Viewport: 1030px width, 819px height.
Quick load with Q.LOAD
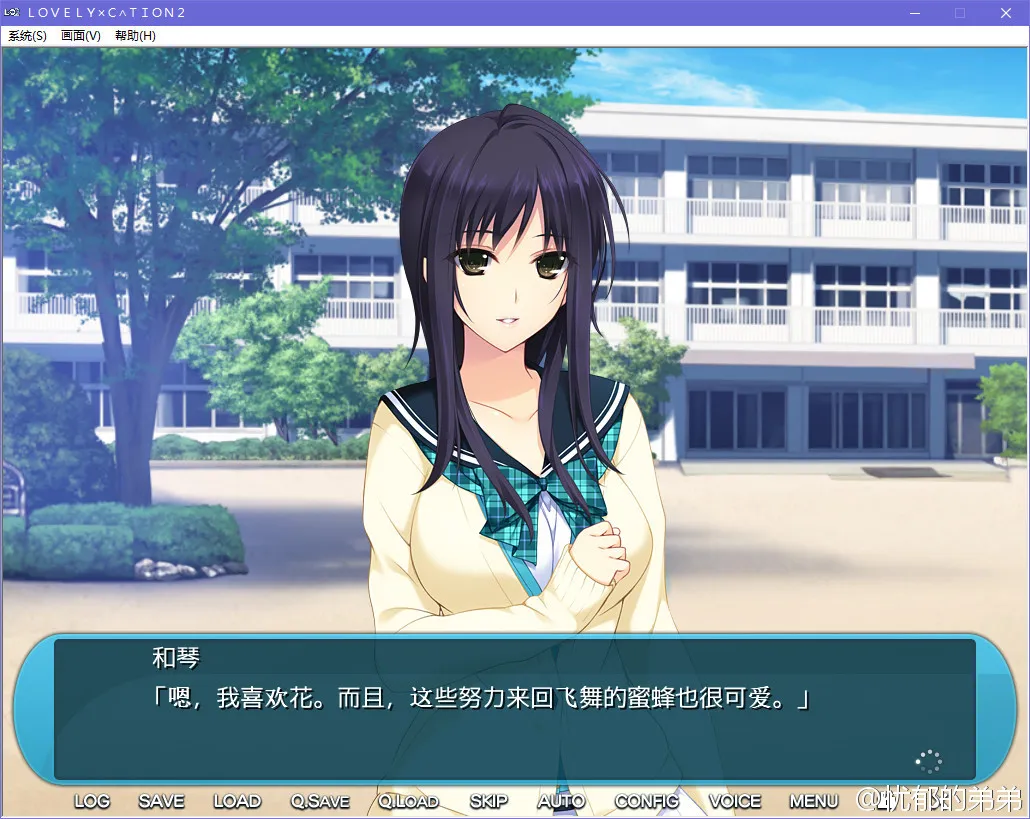(409, 801)
